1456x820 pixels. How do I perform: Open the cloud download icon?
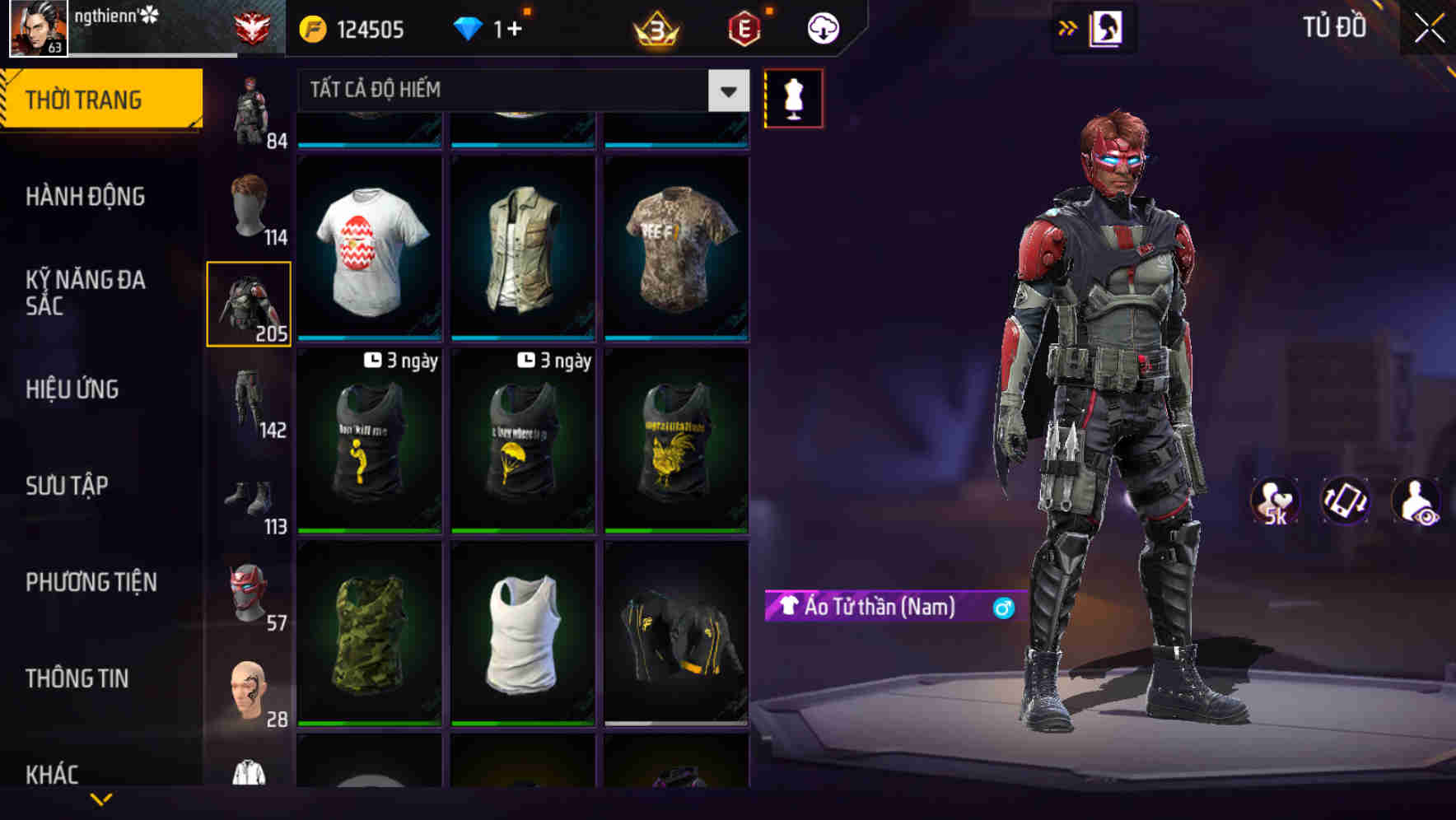(x=822, y=27)
